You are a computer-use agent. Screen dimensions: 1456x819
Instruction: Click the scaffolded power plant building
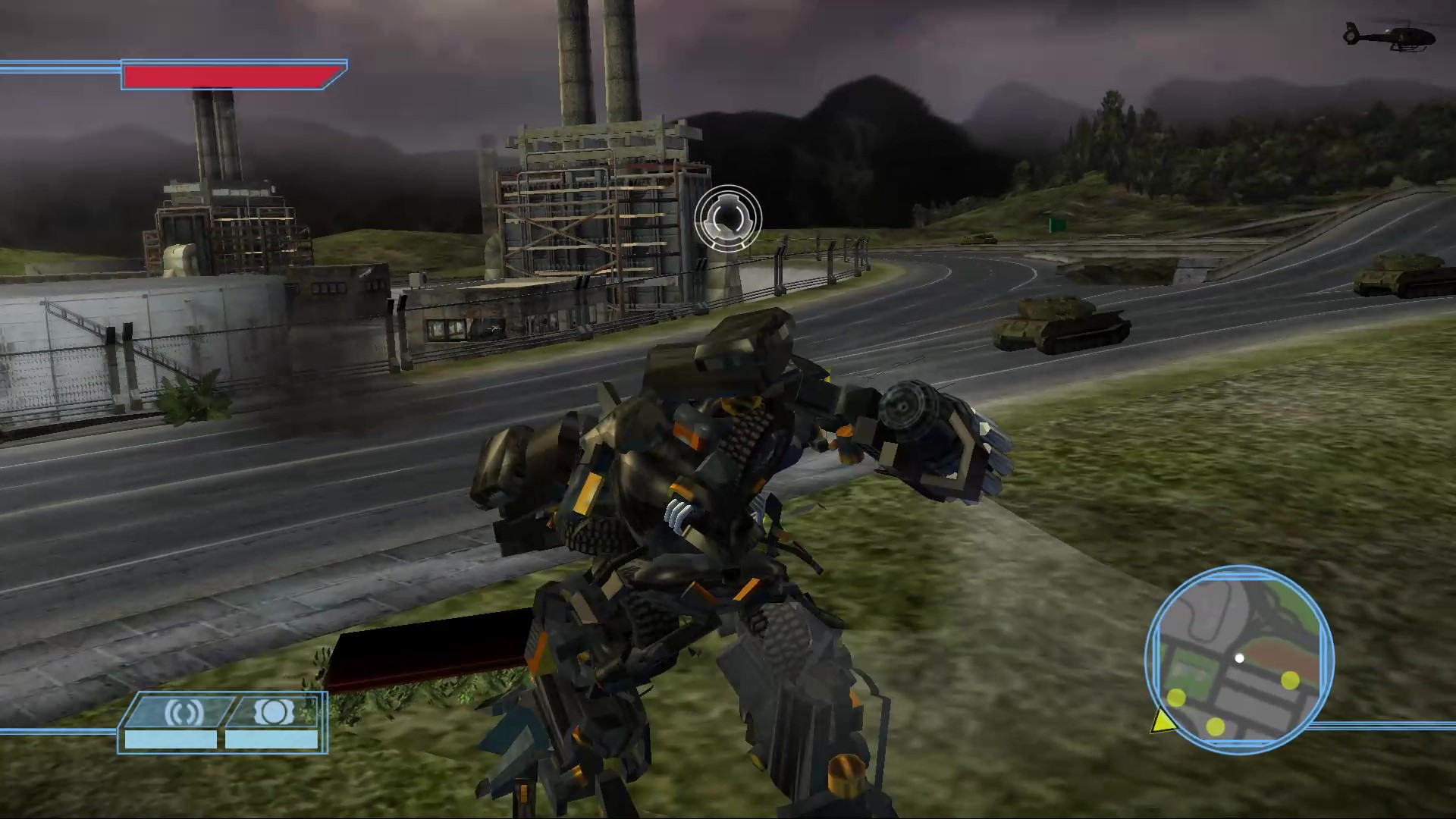tap(599, 212)
